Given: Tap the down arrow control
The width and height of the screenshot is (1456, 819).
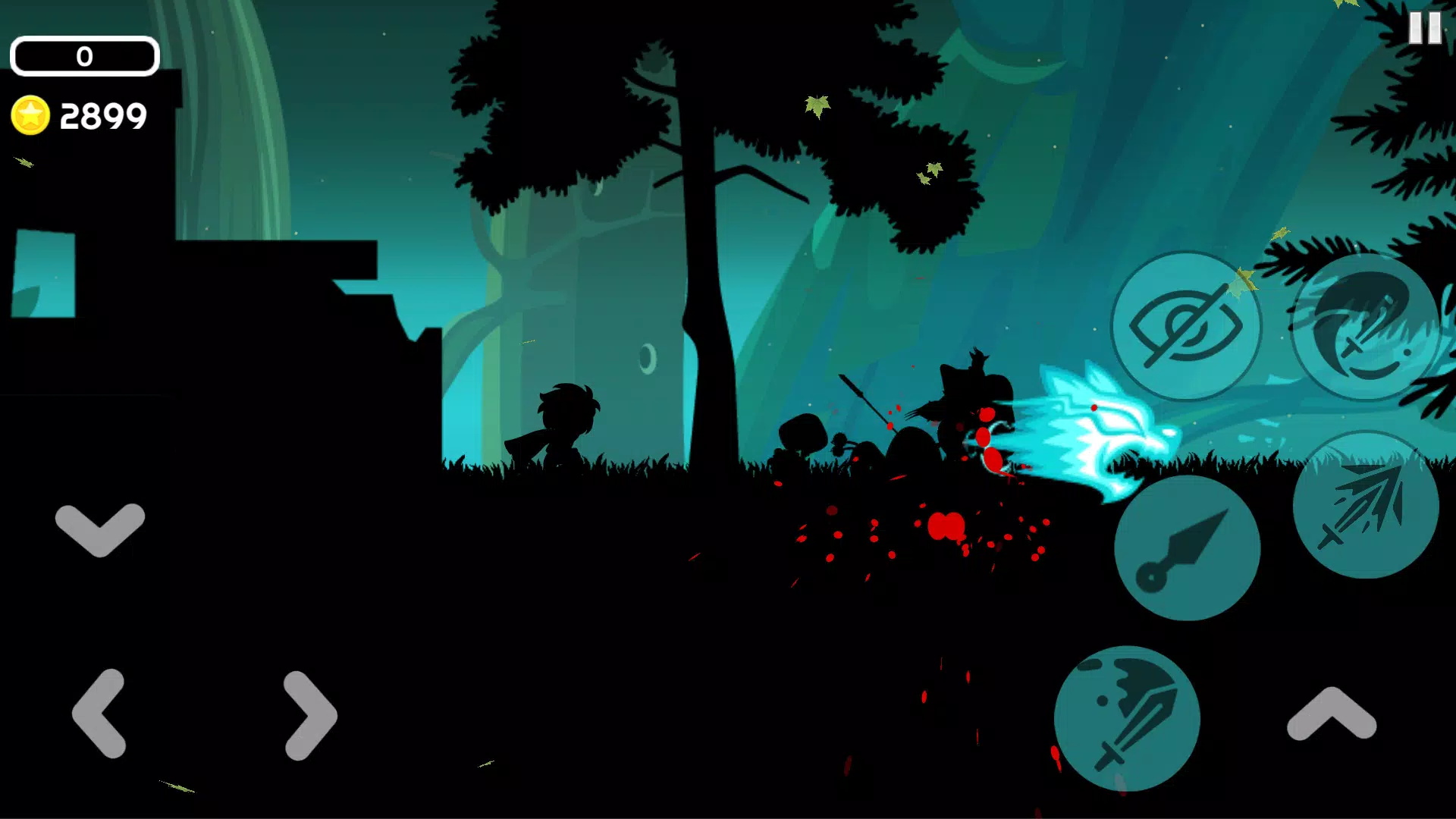Looking at the screenshot, I should [x=100, y=528].
